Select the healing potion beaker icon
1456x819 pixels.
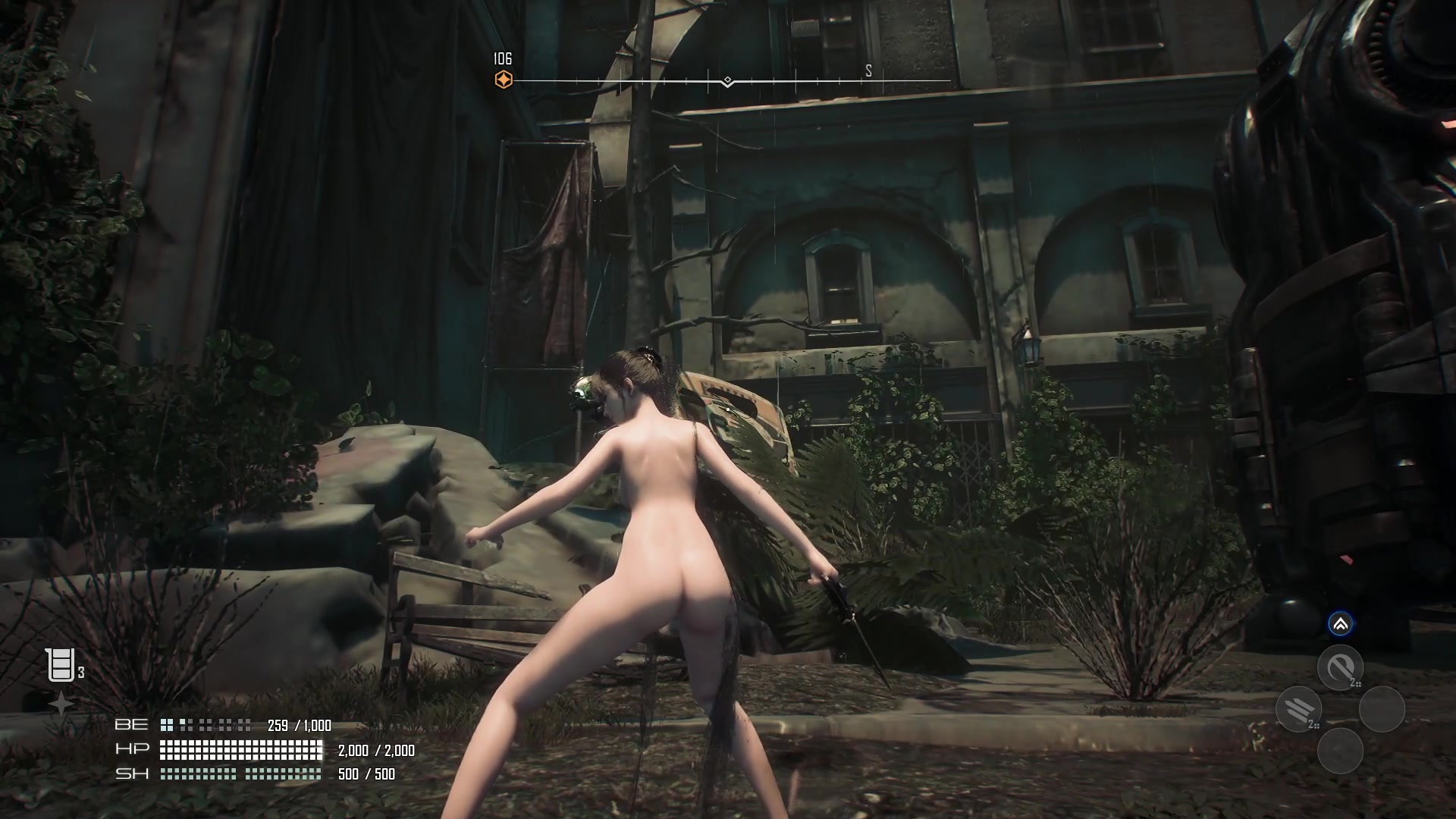(x=61, y=665)
